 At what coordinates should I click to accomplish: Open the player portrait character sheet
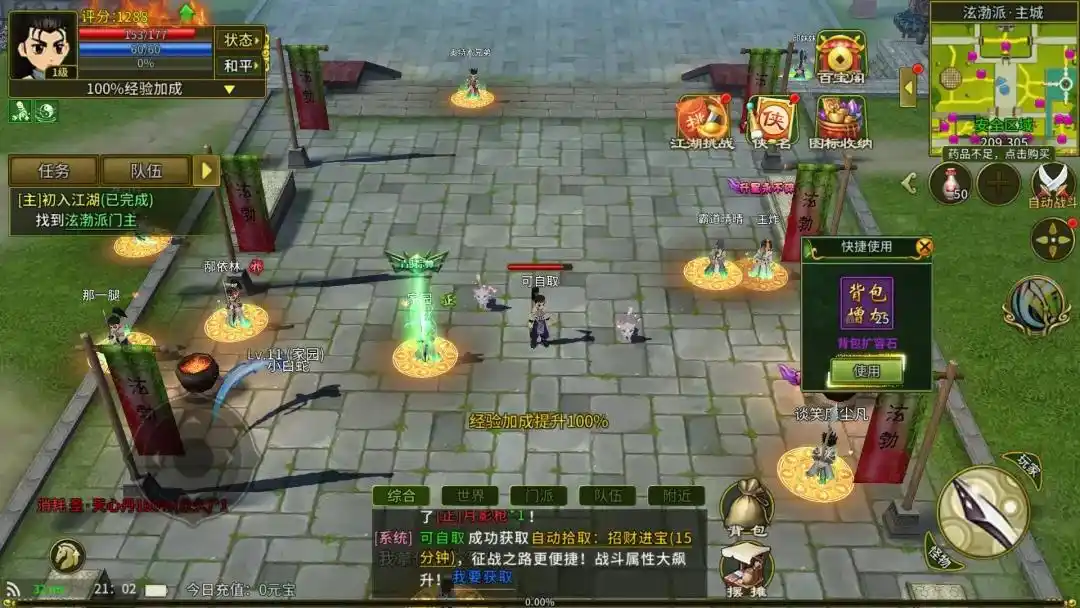pos(42,44)
